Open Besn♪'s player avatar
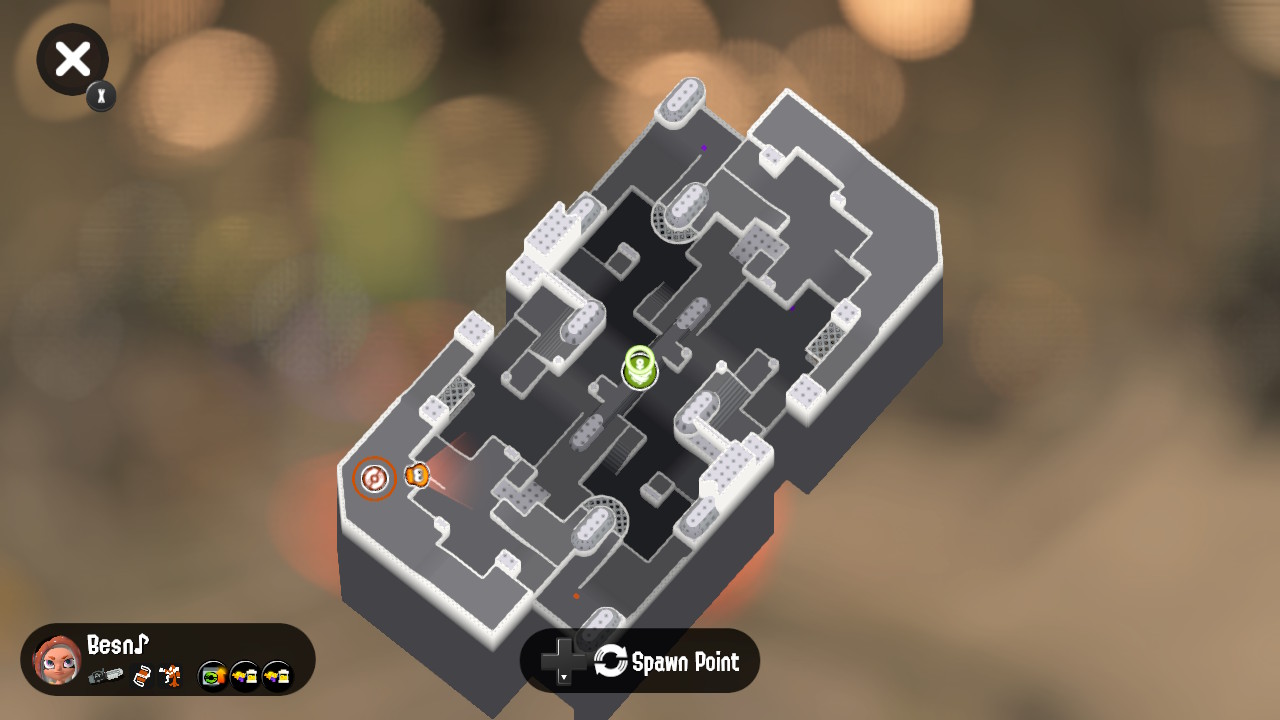 57,660
